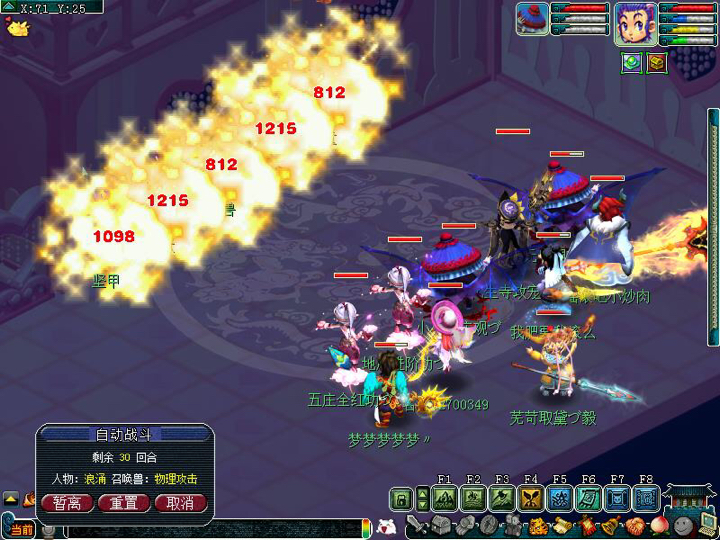Open the computer system menu icon
The width and height of the screenshot is (720, 540).
(707, 524)
